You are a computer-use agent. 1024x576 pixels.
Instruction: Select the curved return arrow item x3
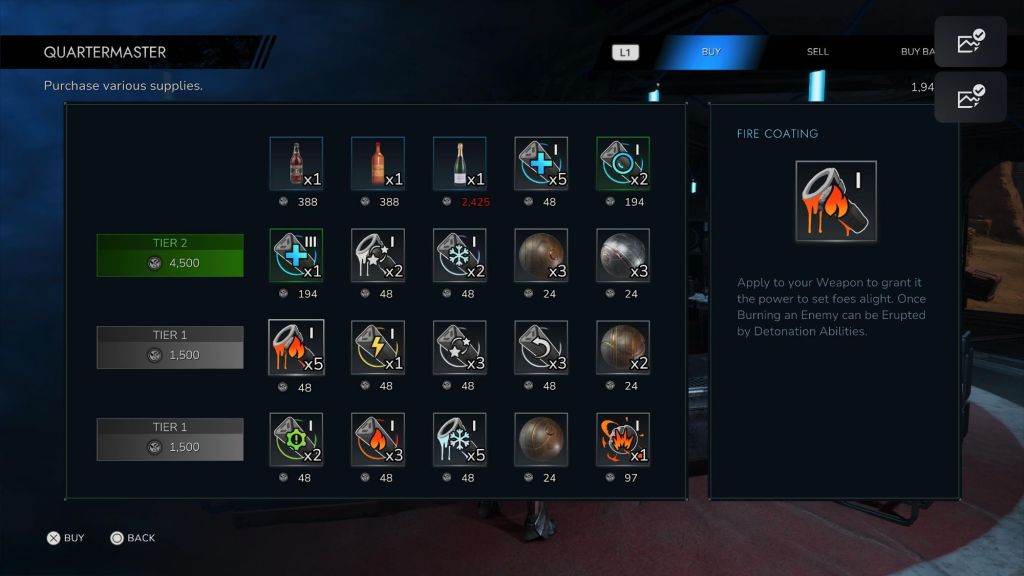(541, 348)
